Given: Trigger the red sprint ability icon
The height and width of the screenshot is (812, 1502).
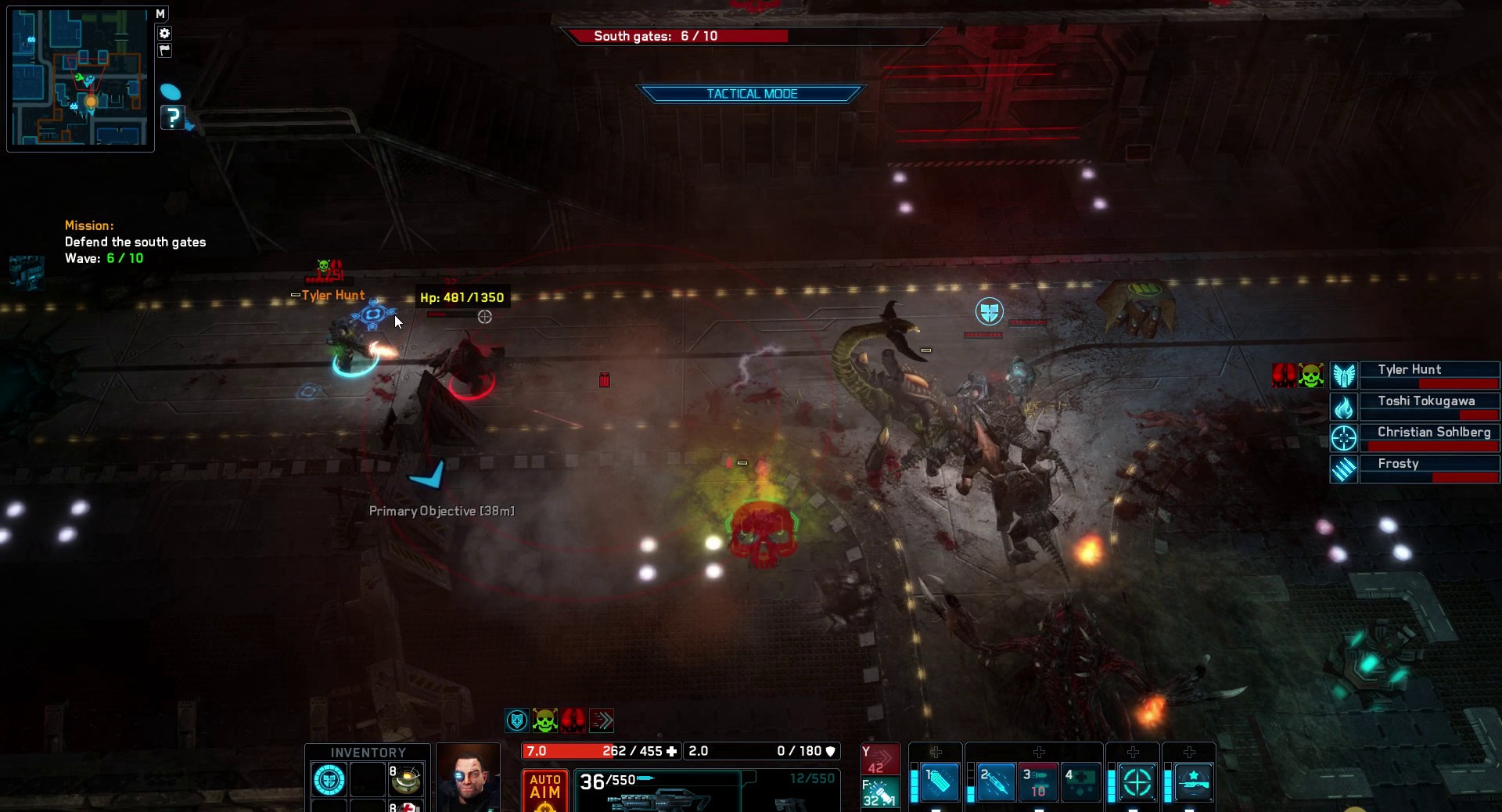Looking at the screenshot, I should [880, 760].
